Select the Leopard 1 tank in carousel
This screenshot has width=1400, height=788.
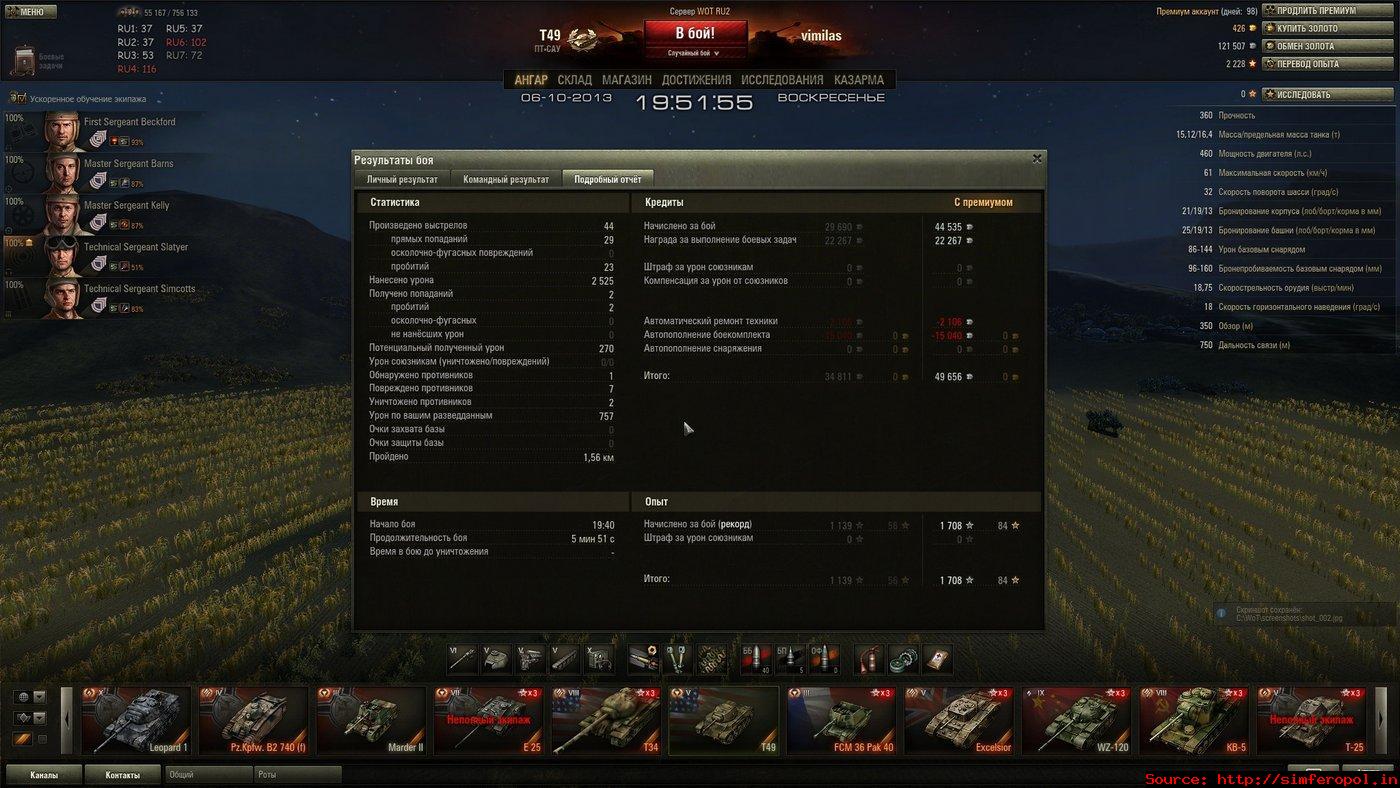(136, 720)
